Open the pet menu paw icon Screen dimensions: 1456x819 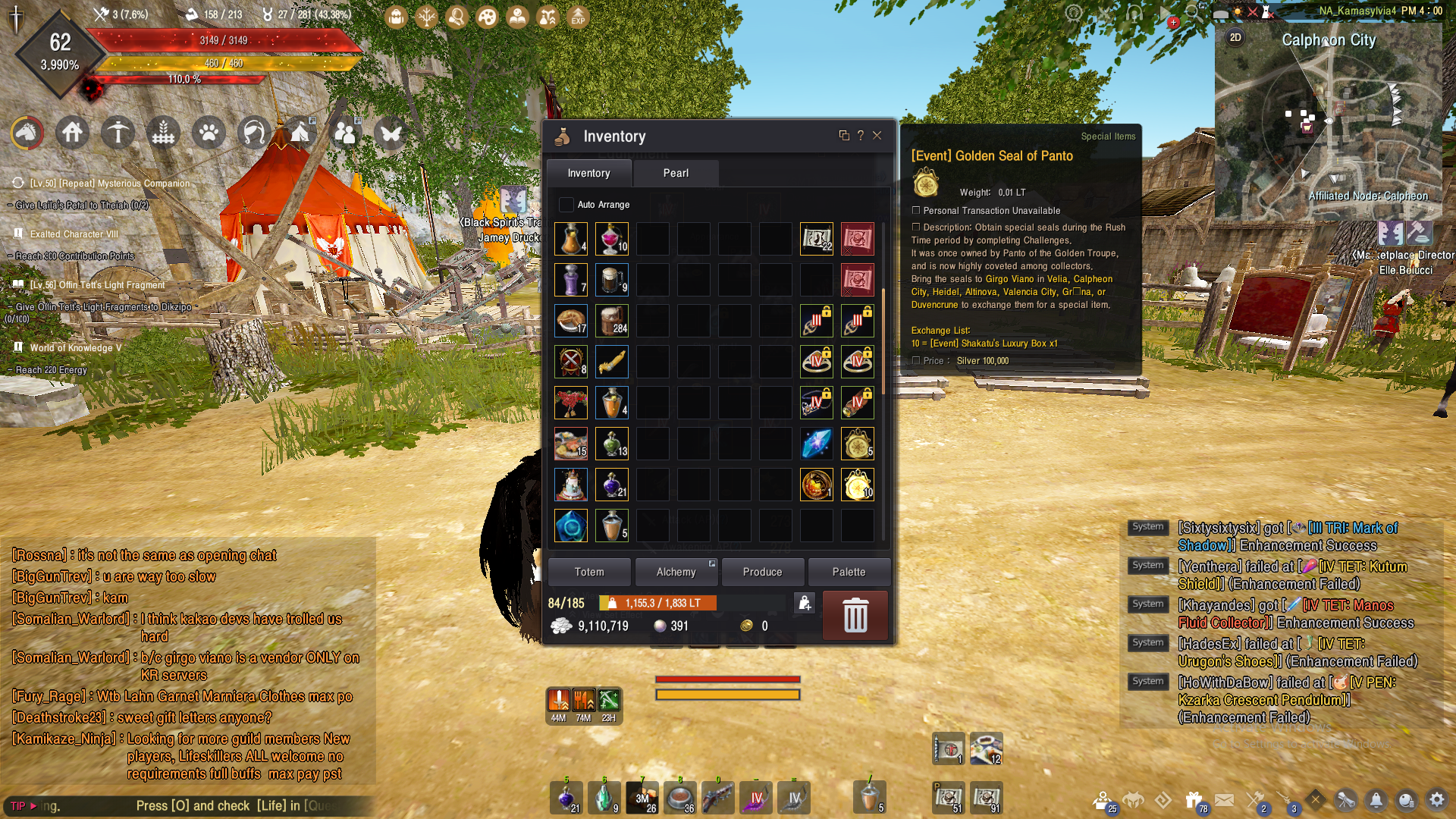(x=209, y=133)
